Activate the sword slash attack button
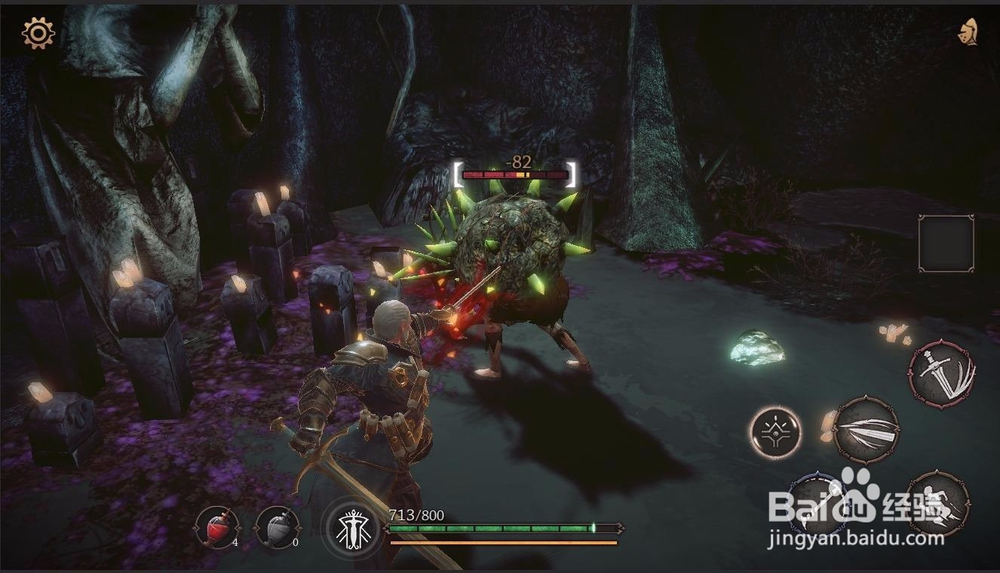The width and height of the screenshot is (1000, 573). [x=941, y=375]
